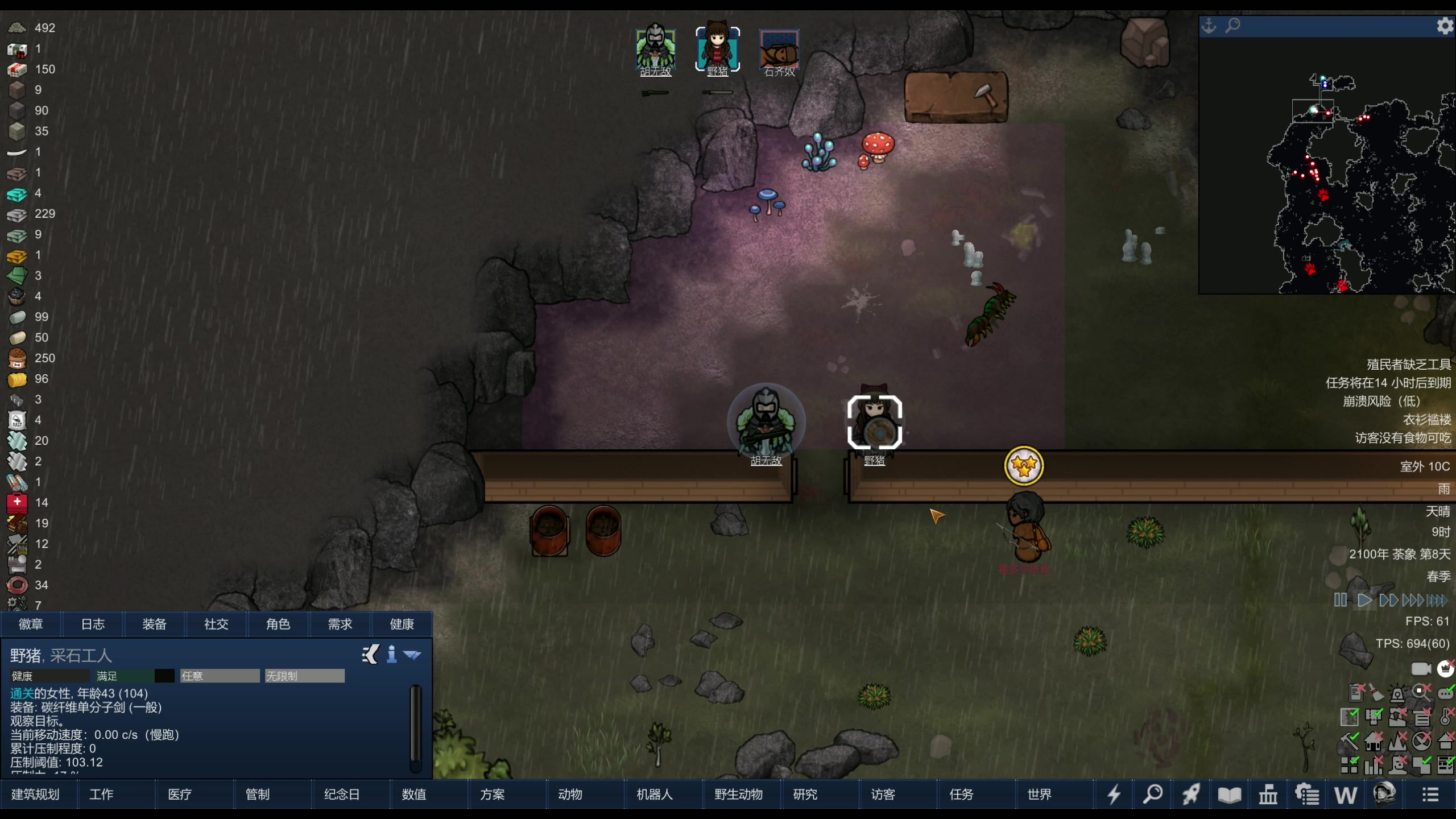Image resolution: width=1456 pixels, height=819 pixels.
Task: Select colonist 胡无敌 portrait in top bar
Action: coord(655,49)
